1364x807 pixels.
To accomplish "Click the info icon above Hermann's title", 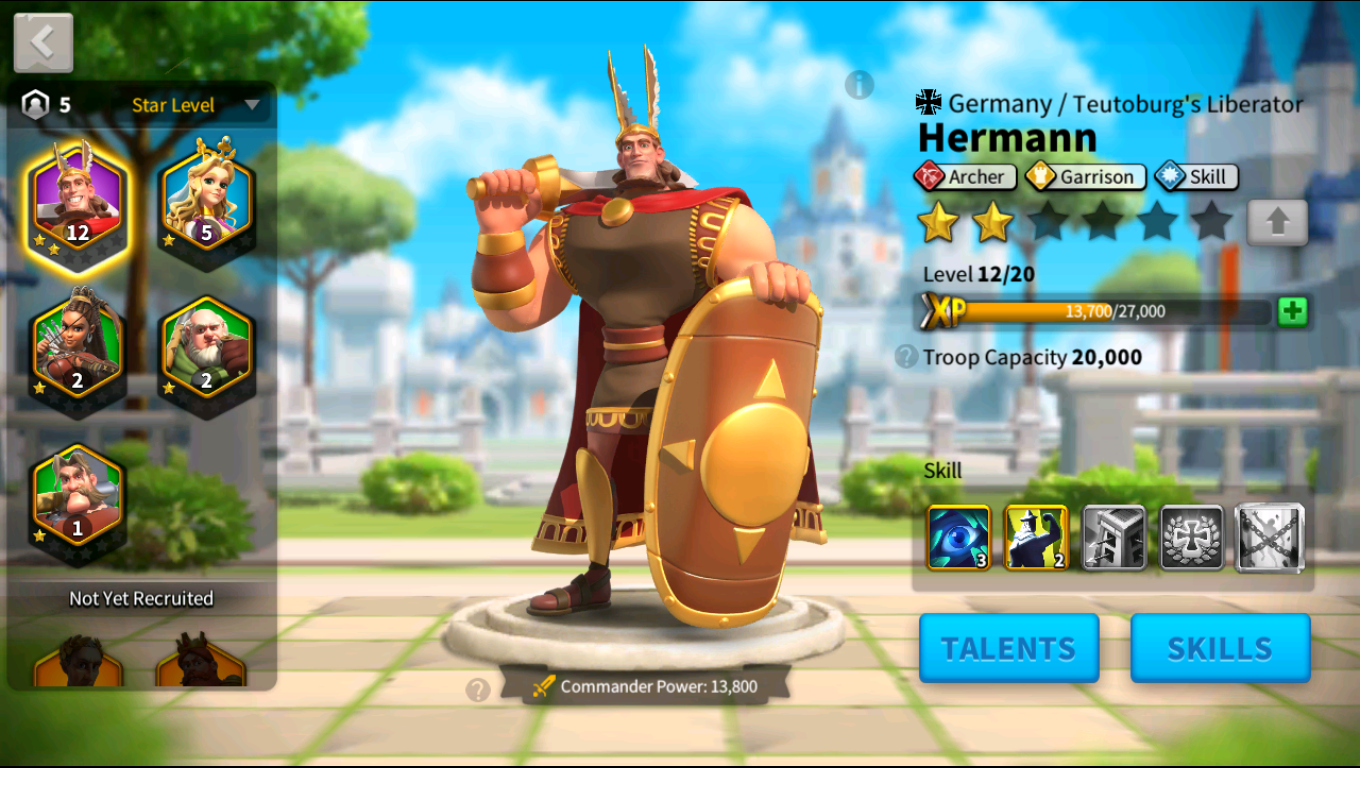I will point(860,84).
